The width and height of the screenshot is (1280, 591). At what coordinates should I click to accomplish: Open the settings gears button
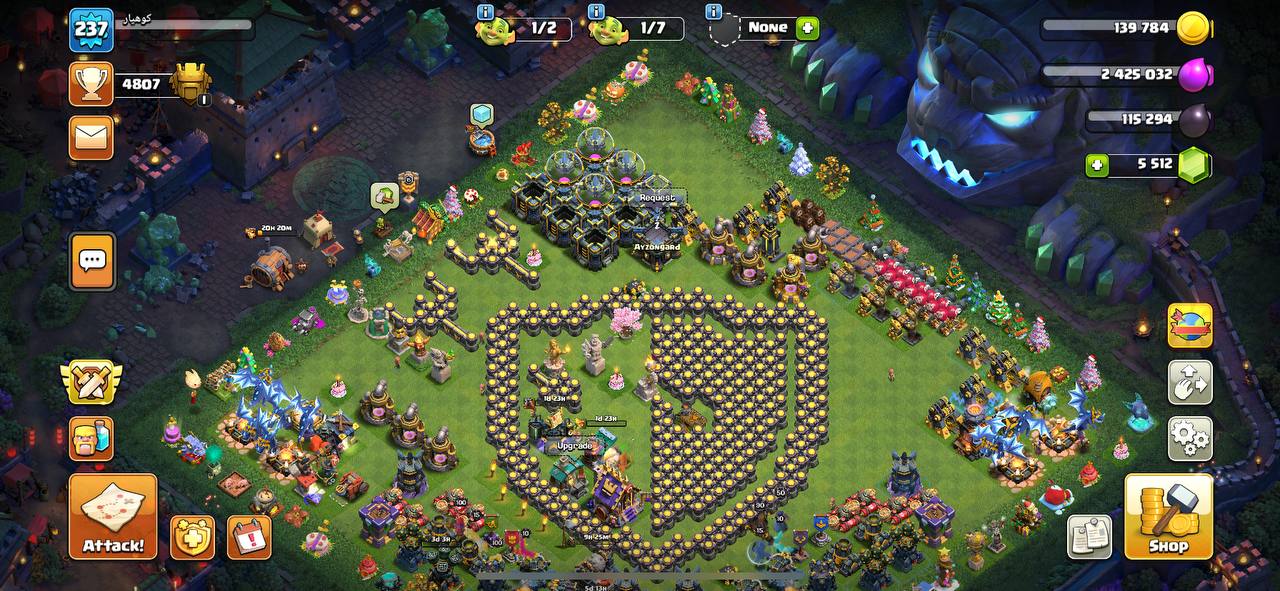click(x=1190, y=438)
